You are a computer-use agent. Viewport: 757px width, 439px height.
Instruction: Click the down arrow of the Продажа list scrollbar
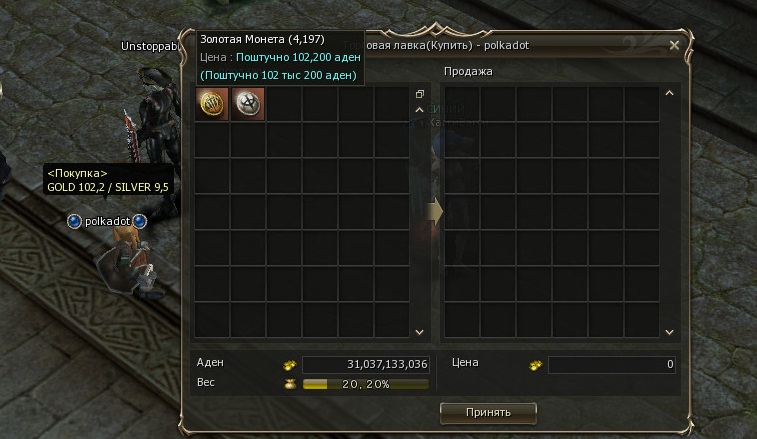(x=670, y=332)
